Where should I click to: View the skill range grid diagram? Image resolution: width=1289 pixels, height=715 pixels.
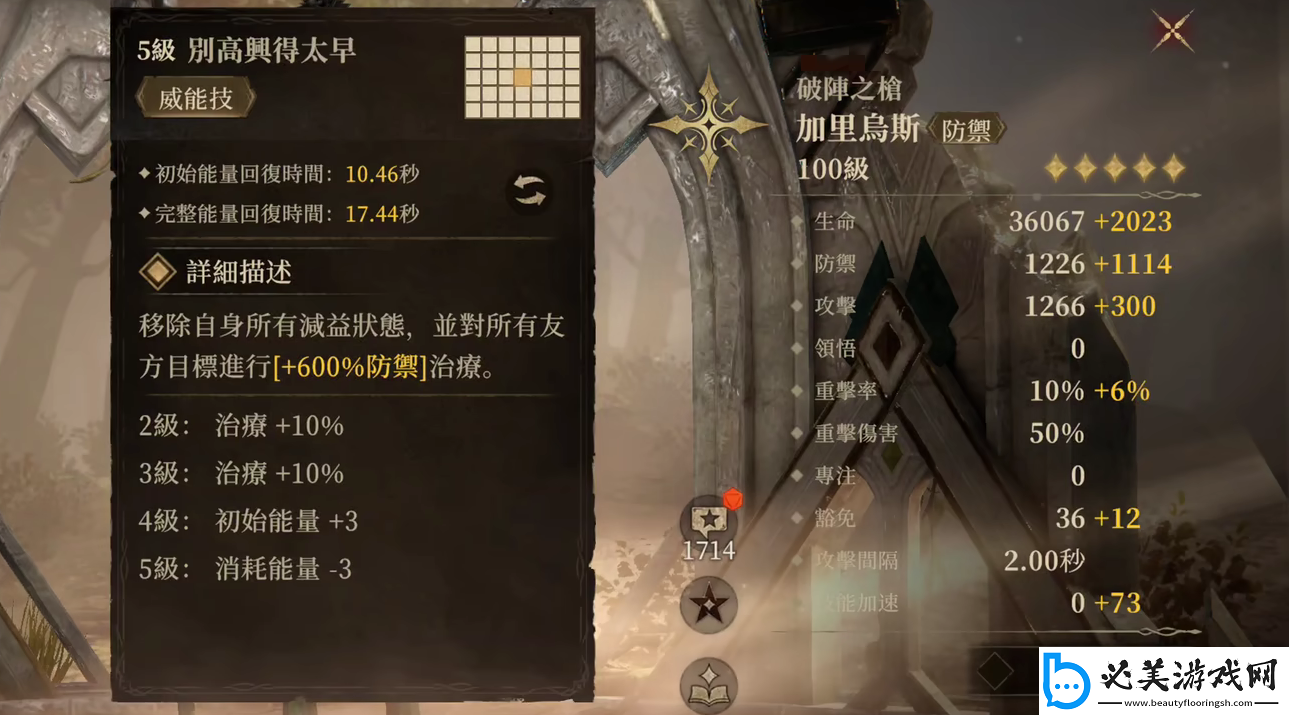click(522, 77)
